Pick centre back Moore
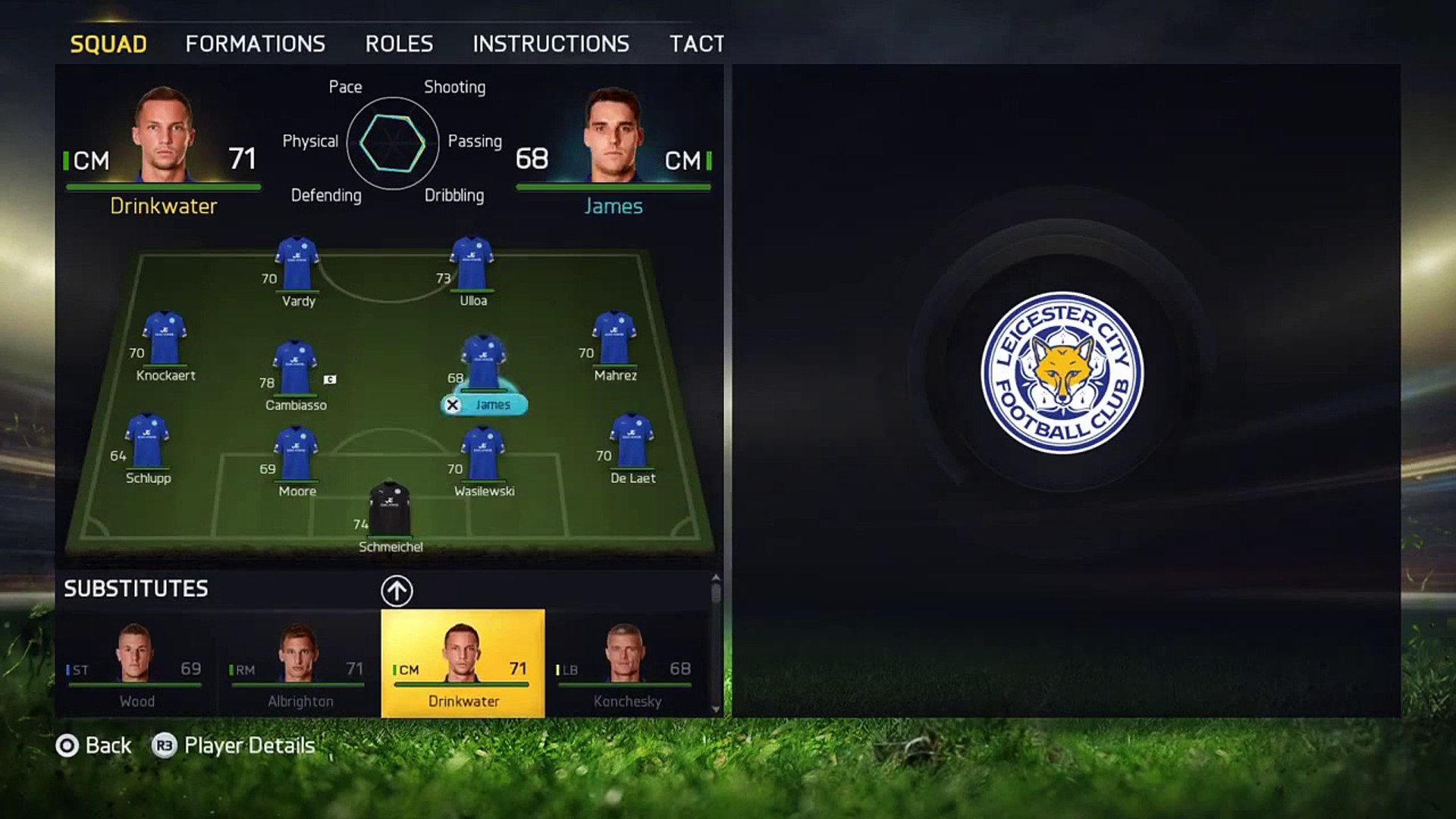The width and height of the screenshot is (1456, 819). (296, 455)
